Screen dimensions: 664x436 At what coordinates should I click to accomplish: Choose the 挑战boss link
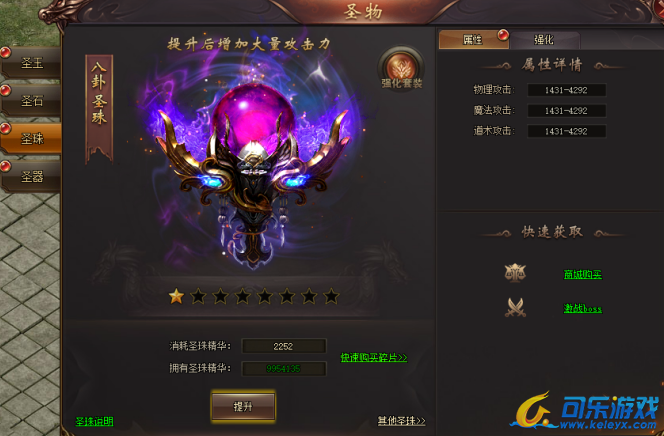pyautogui.click(x=582, y=308)
